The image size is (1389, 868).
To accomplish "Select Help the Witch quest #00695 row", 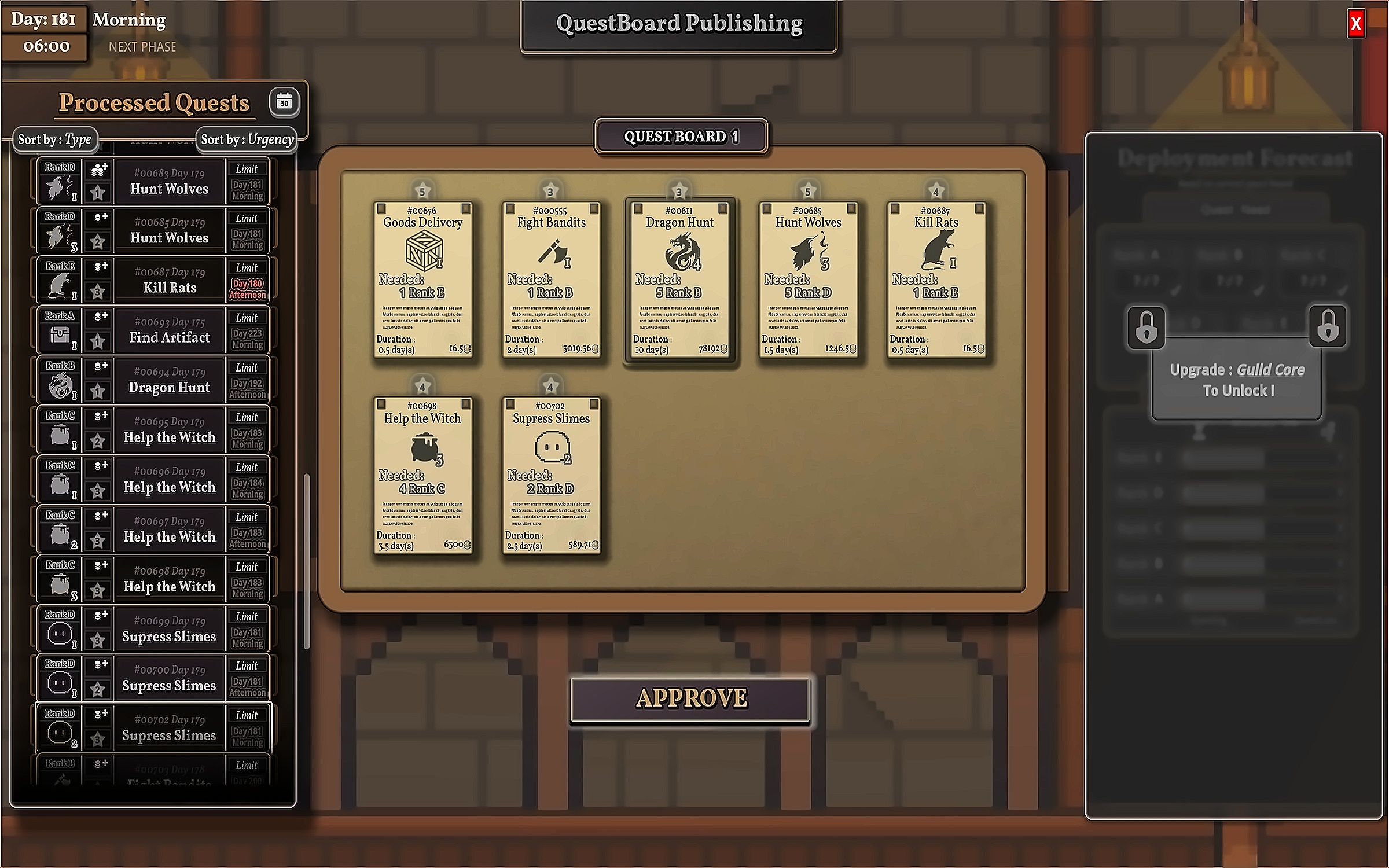I will click(169, 430).
